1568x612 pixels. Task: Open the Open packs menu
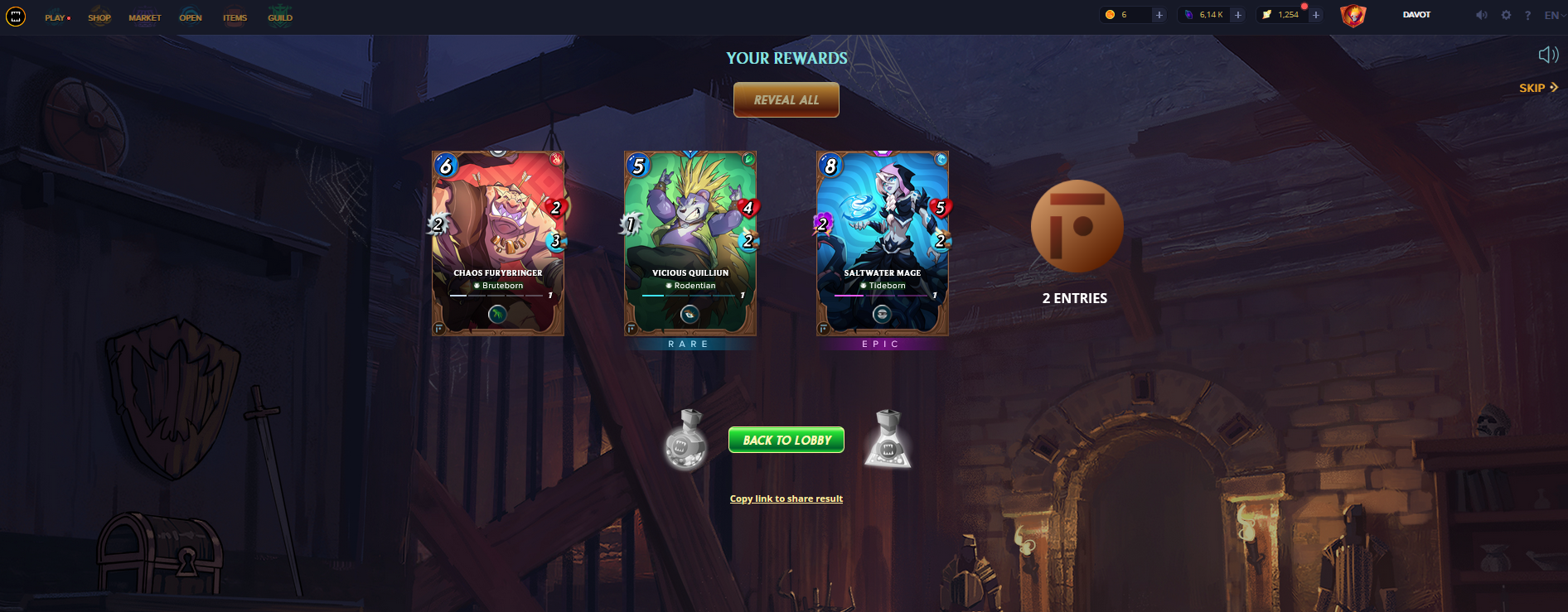pyautogui.click(x=191, y=17)
